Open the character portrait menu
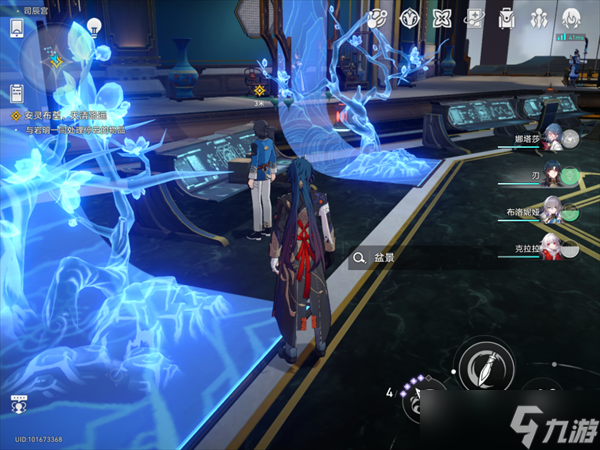The height and width of the screenshot is (450, 600). coord(572,18)
